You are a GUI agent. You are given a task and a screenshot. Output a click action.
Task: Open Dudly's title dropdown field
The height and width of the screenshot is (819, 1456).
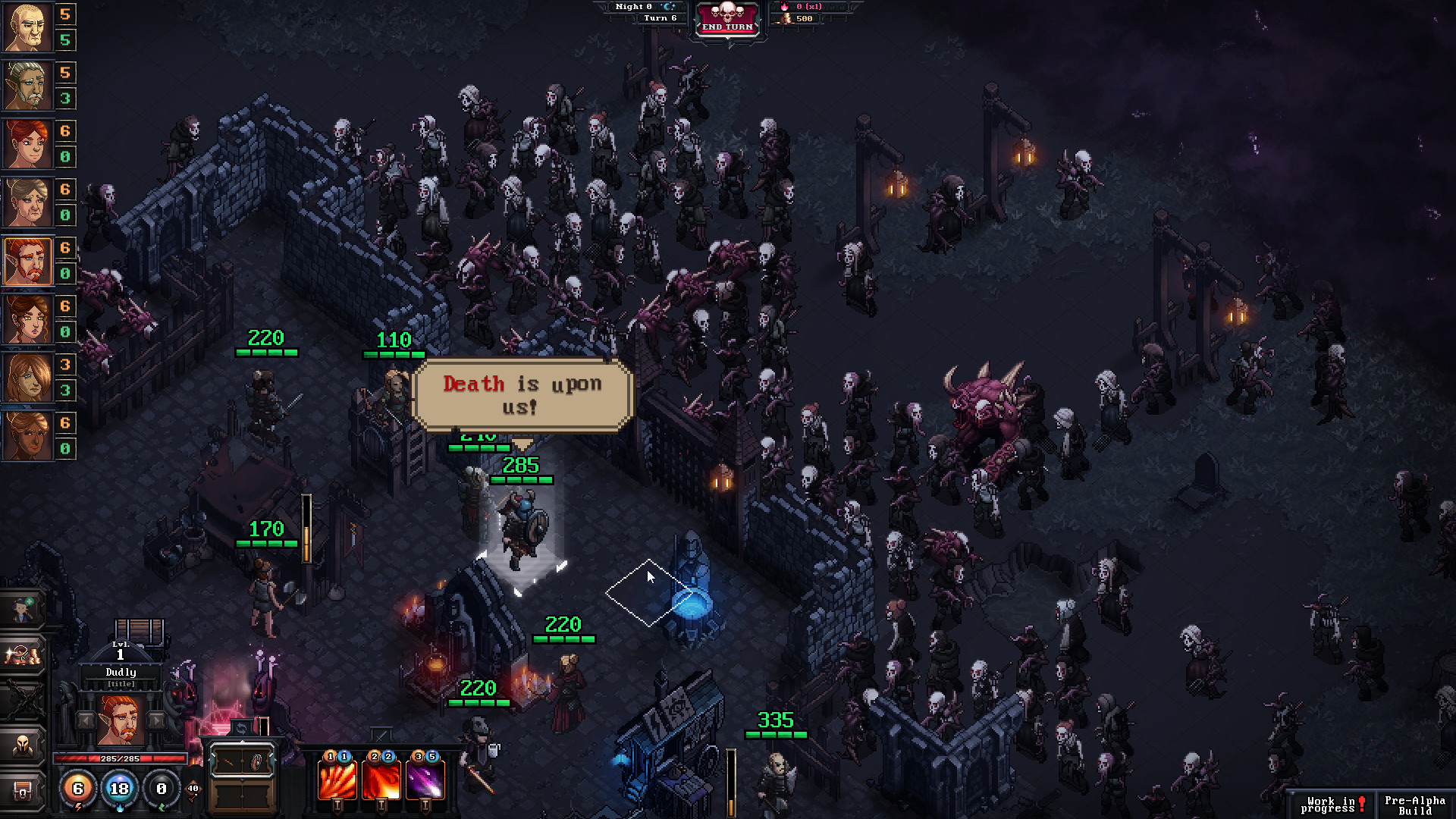pyautogui.click(x=121, y=684)
